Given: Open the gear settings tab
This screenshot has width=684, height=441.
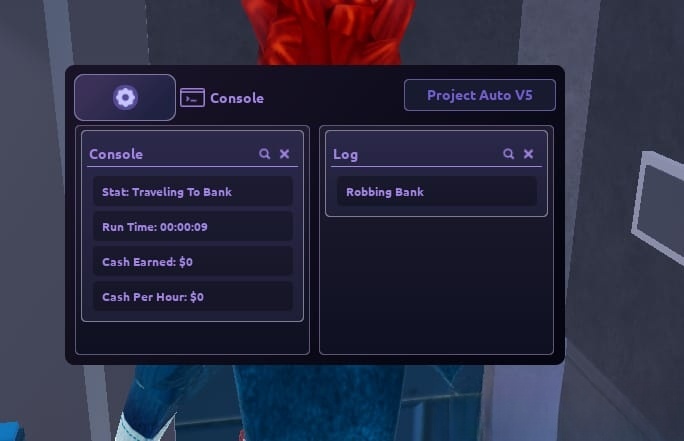Looking at the screenshot, I should (x=125, y=97).
